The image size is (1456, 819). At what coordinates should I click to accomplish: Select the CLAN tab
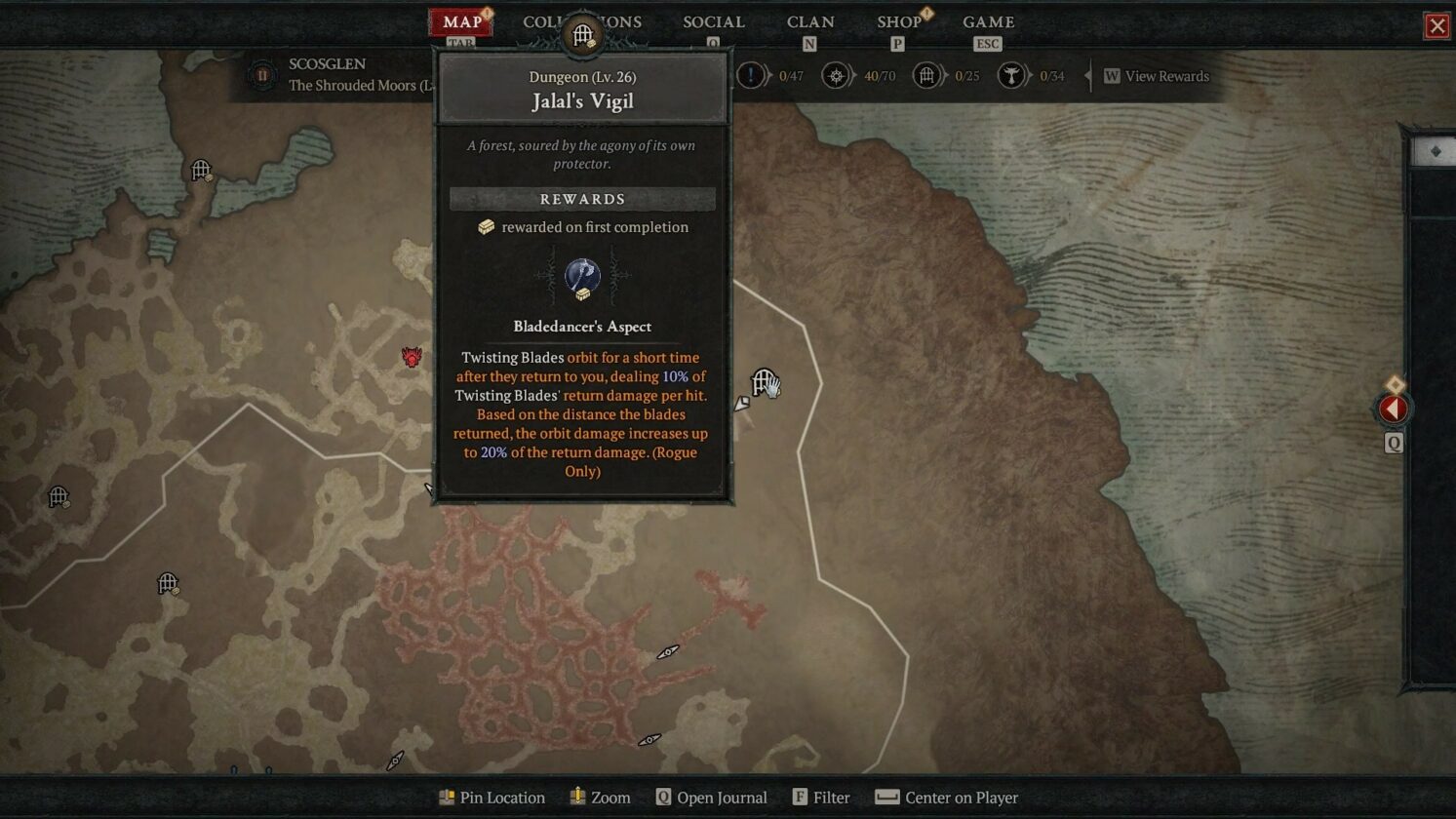[x=810, y=21]
